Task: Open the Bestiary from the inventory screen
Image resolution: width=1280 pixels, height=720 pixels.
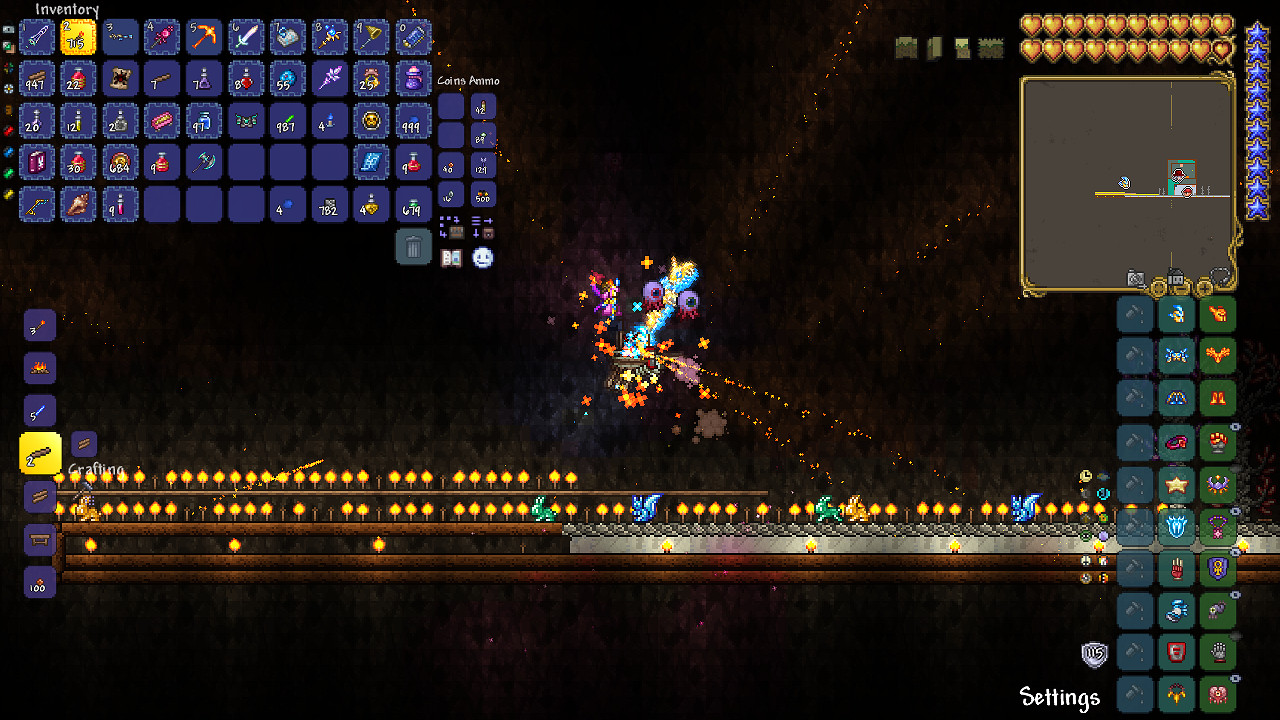Action: click(x=451, y=258)
